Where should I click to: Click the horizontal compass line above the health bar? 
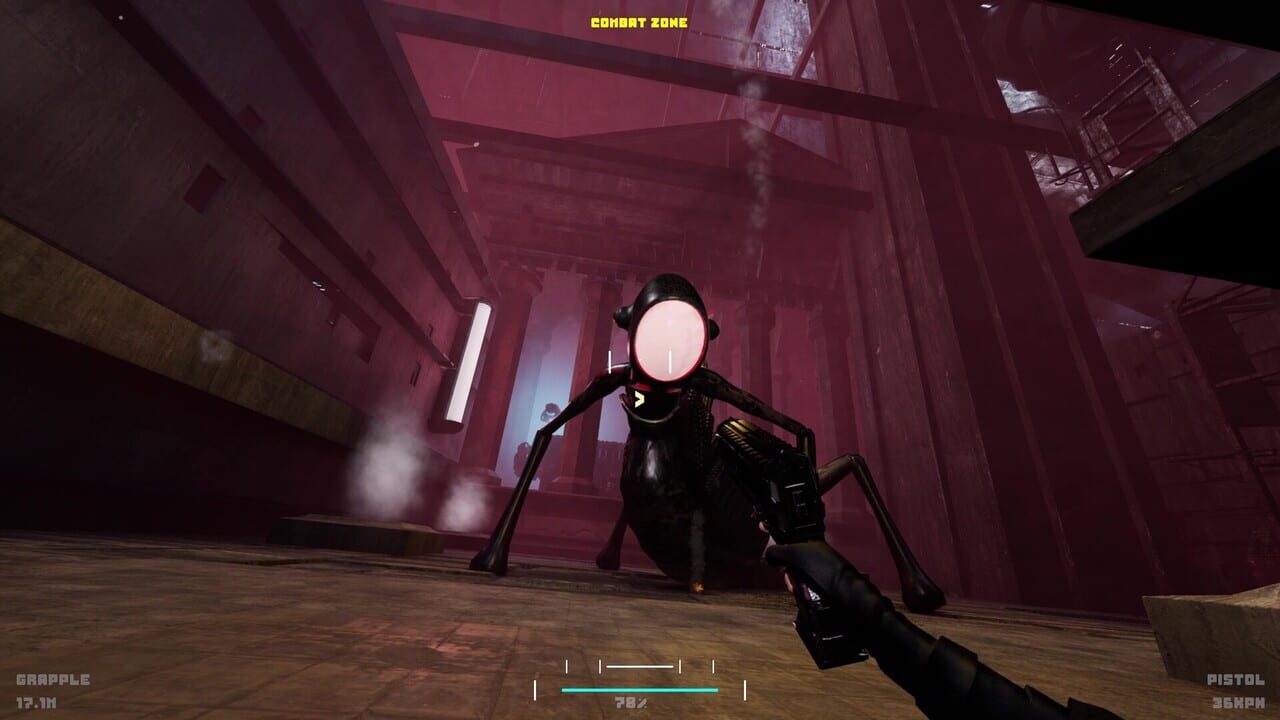click(x=638, y=665)
